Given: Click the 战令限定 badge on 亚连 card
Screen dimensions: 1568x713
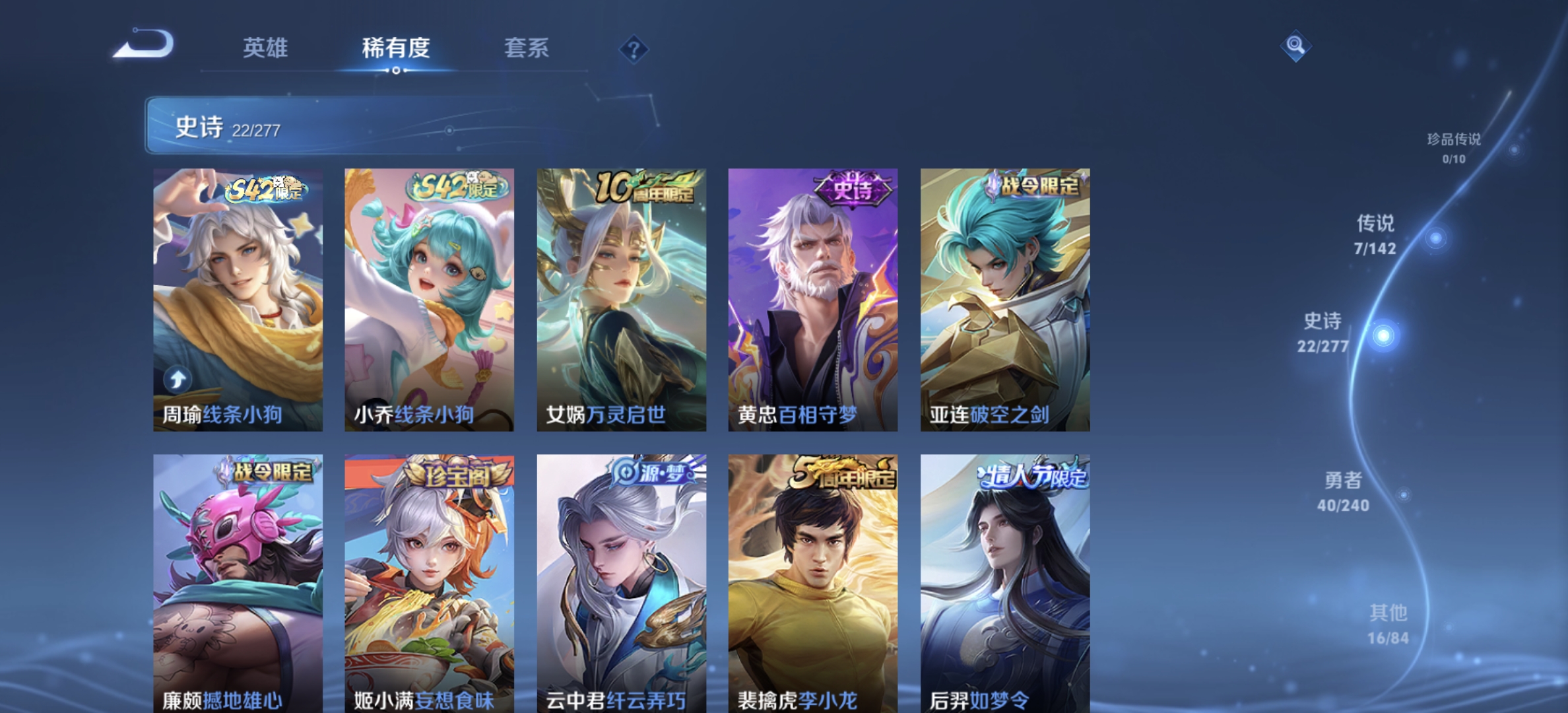Looking at the screenshot, I should (x=1031, y=187).
